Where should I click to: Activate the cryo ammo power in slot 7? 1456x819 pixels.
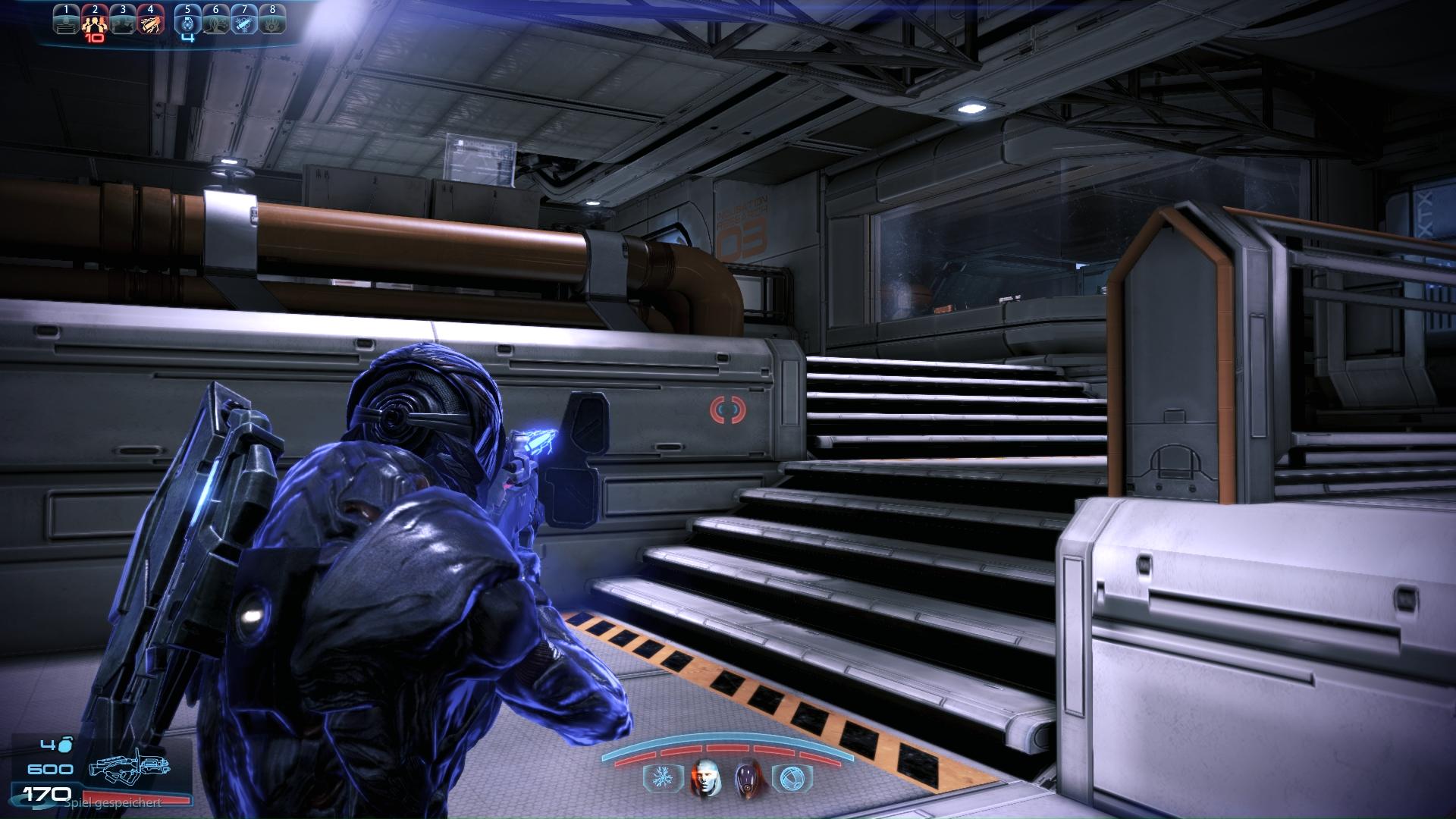coord(243,24)
